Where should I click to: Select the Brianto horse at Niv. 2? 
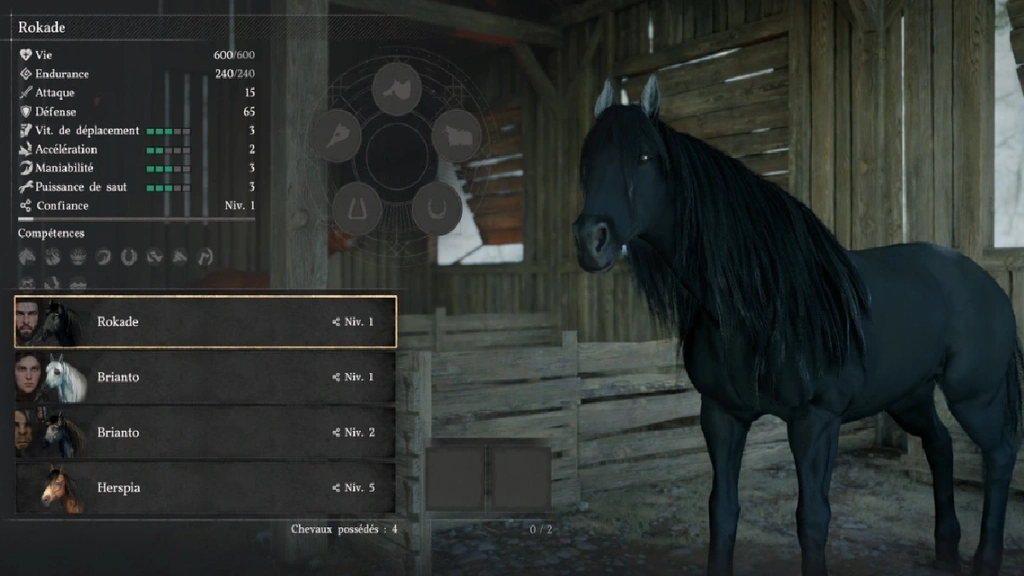pos(205,432)
